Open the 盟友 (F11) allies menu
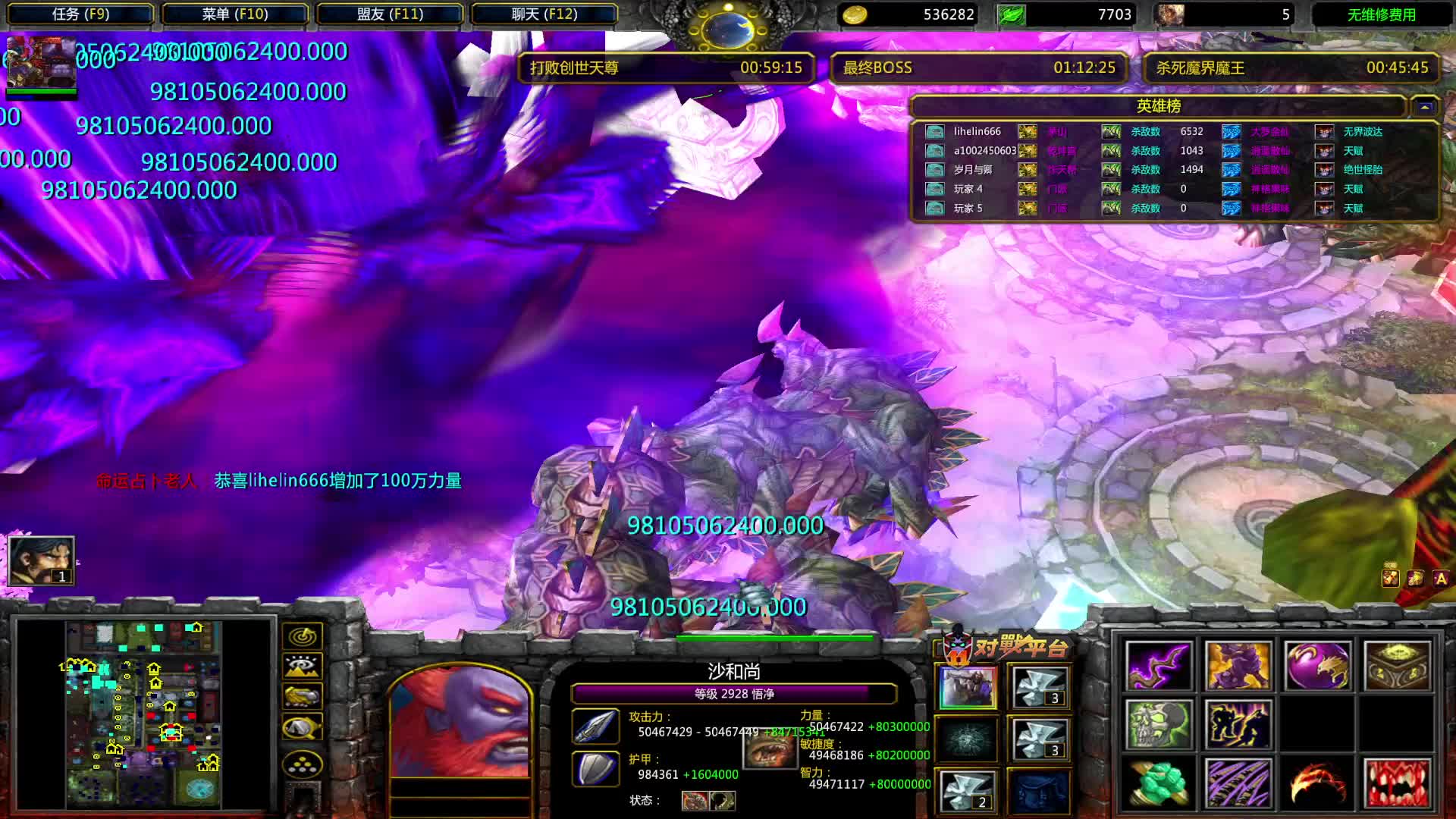Viewport: 1456px width, 819px height. pyautogui.click(x=390, y=14)
